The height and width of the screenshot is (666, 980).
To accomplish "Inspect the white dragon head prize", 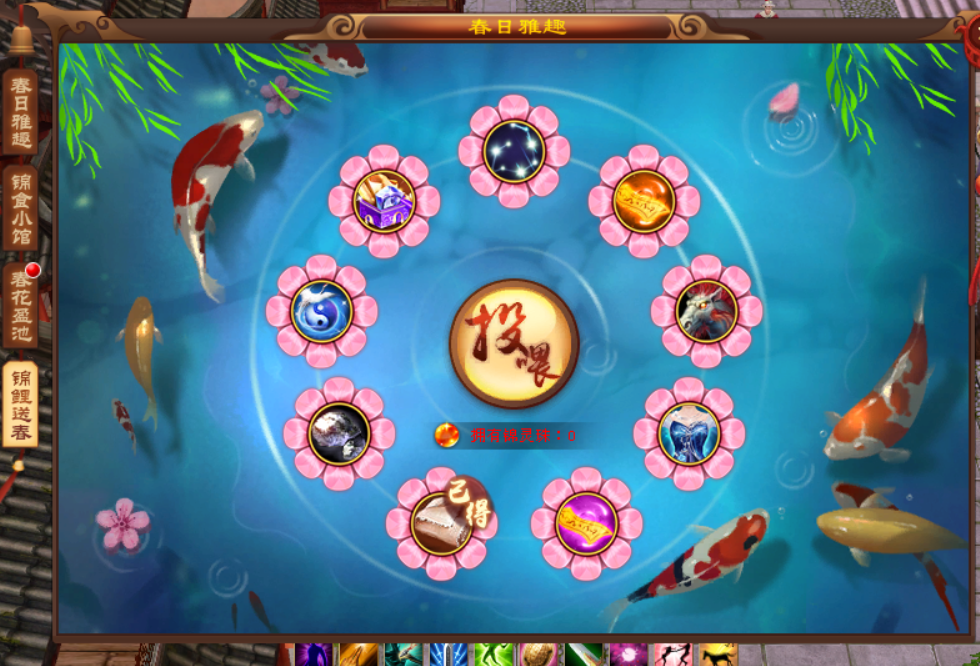I will [706, 311].
